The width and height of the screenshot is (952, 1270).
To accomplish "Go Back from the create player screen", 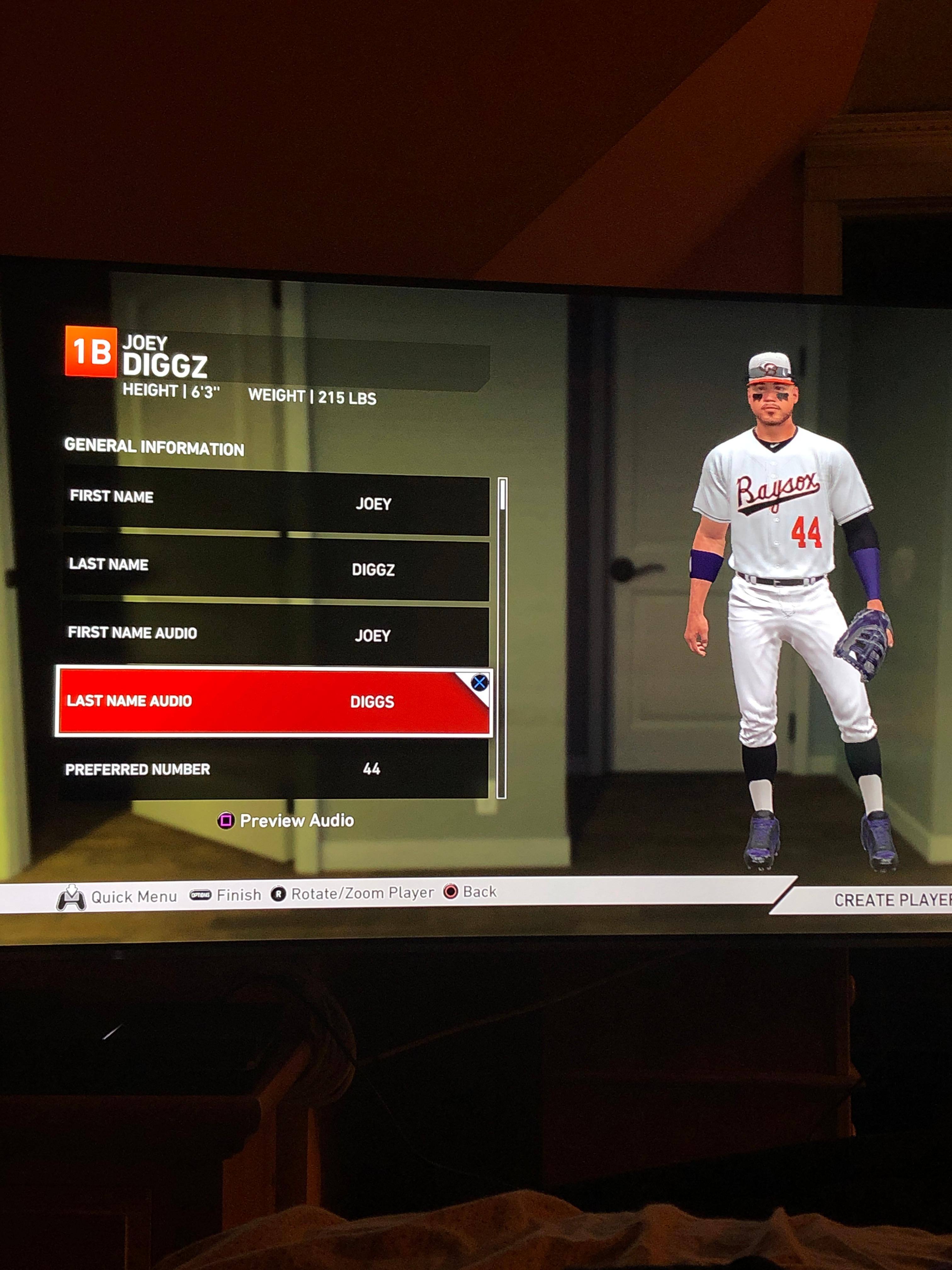I will point(479,892).
